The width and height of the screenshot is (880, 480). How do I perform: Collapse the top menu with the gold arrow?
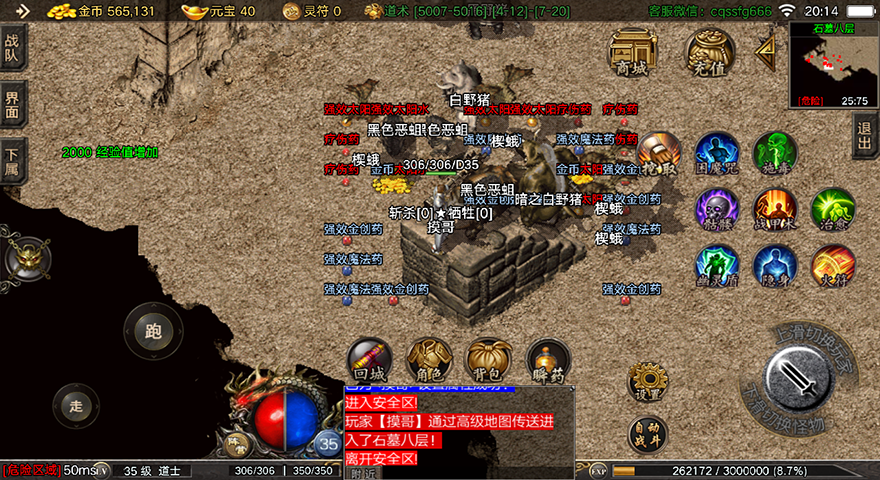pos(766,48)
